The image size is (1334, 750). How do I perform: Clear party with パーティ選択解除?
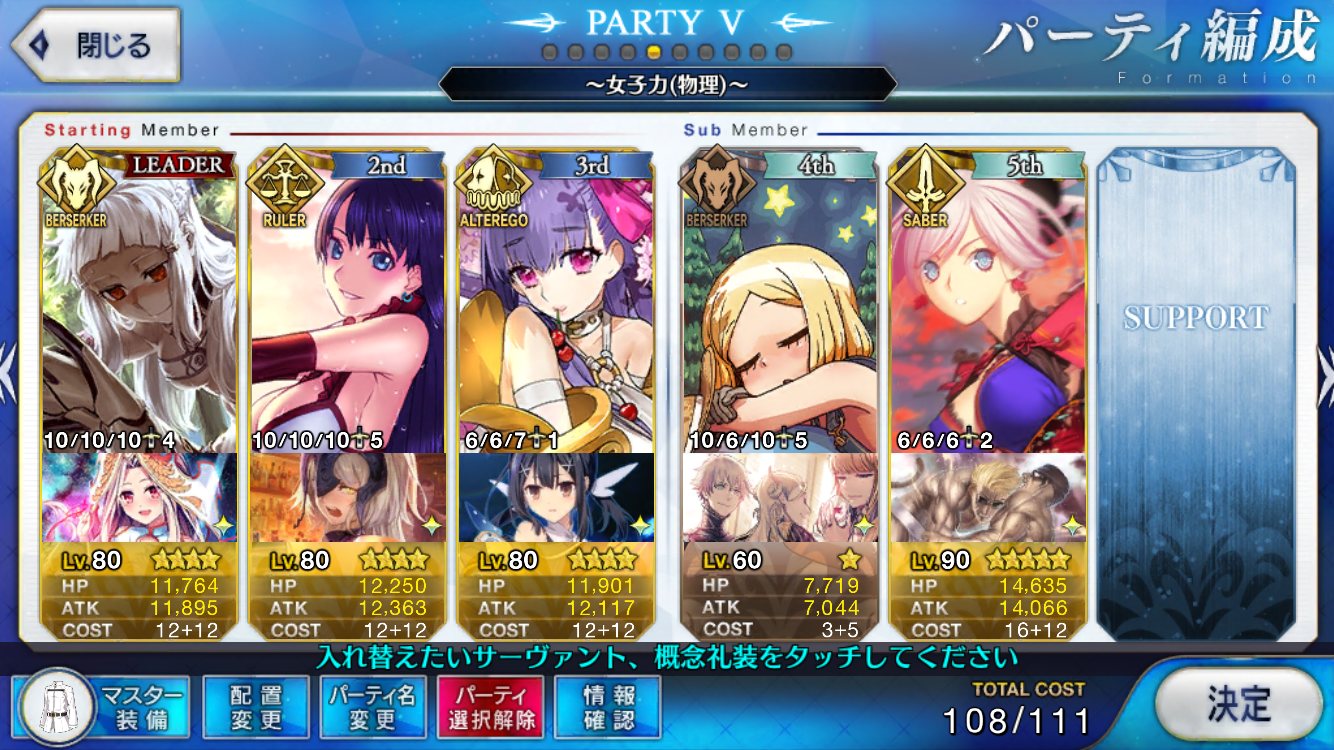tap(489, 707)
